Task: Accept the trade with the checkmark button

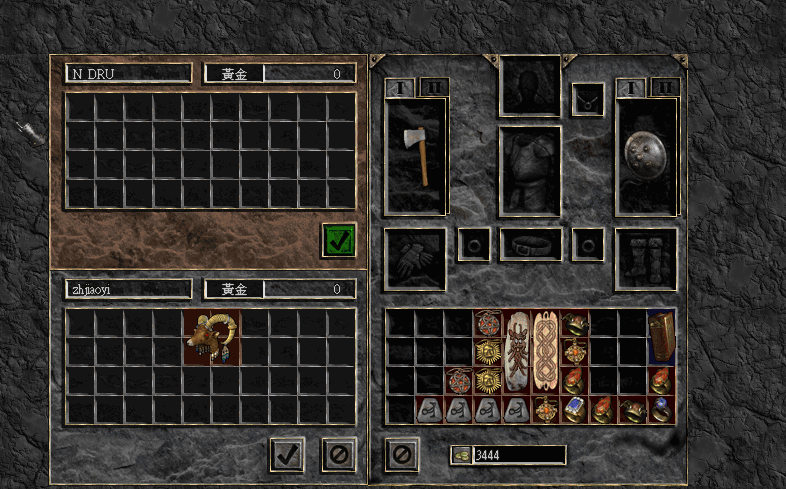Action: 287,455
